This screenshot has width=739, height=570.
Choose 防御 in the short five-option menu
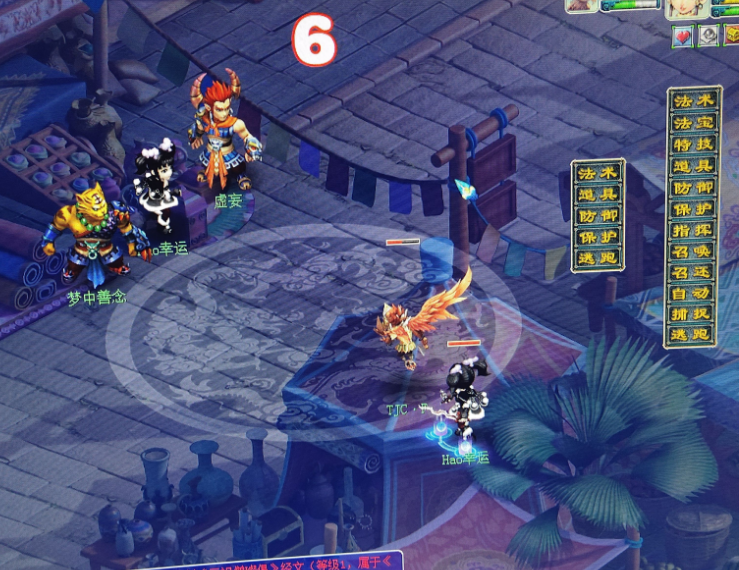point(598,215)
